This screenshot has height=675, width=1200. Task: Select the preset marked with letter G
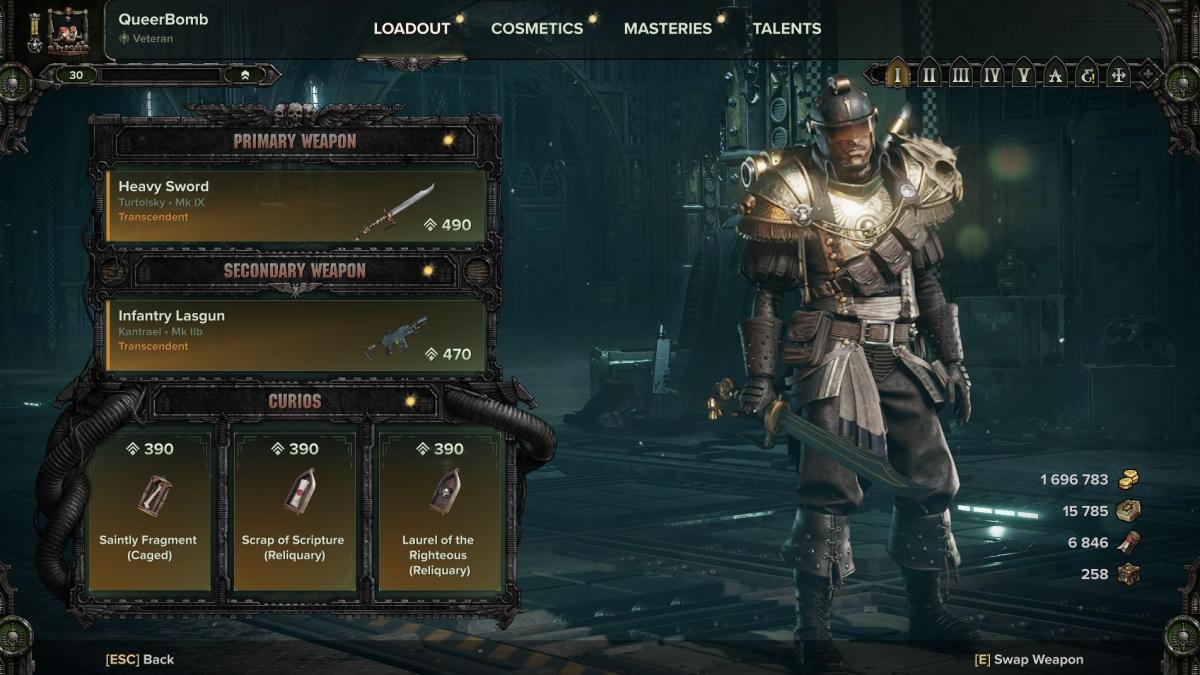(1086, 74)
